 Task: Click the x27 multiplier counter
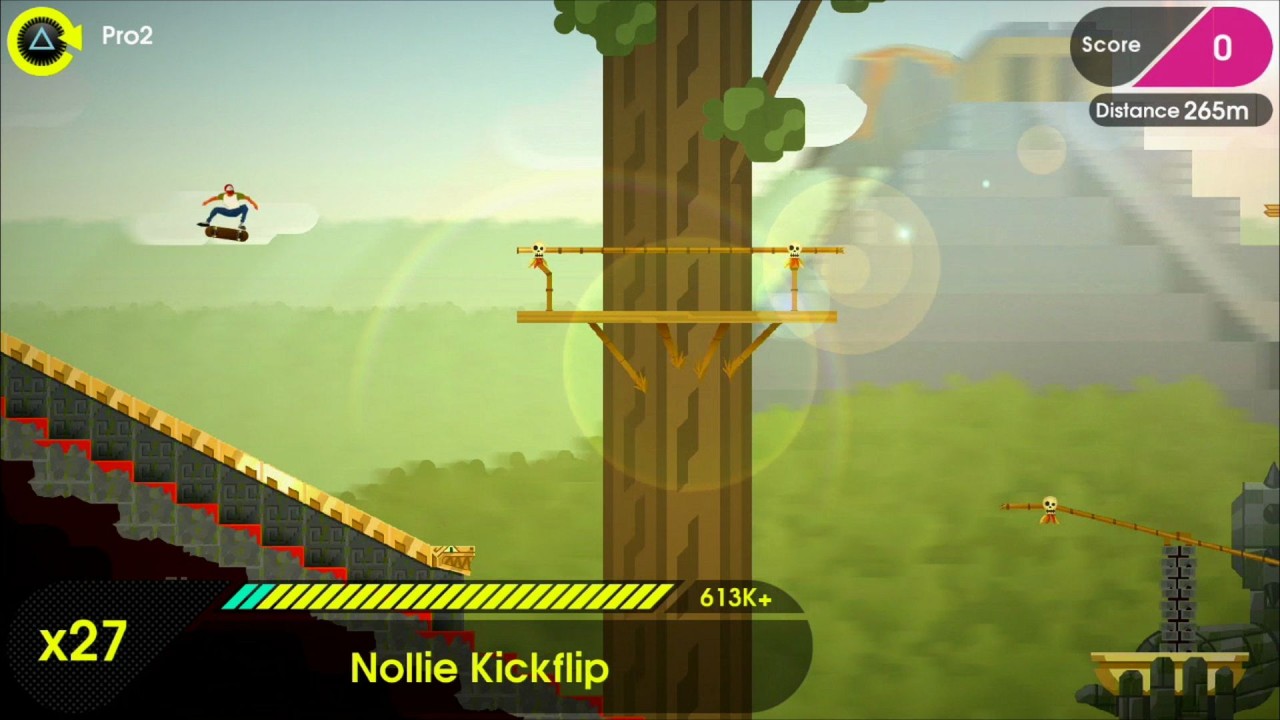(82, 643)
